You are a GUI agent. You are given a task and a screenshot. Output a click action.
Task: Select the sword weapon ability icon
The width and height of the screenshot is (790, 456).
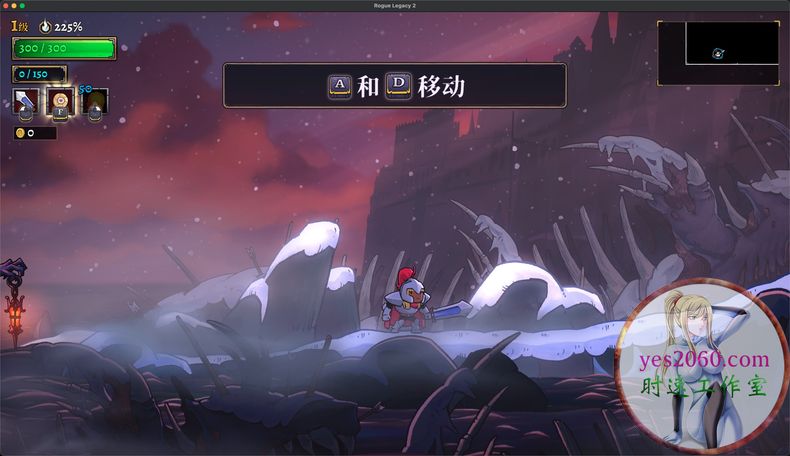coord(25,101)
